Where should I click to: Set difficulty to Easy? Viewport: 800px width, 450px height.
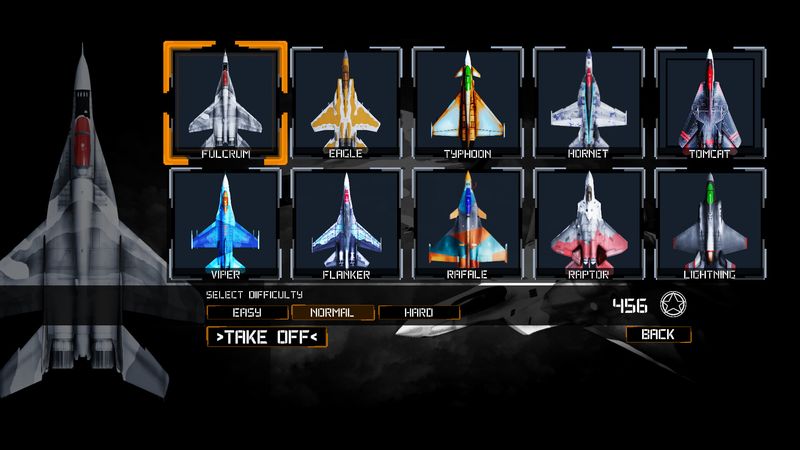(x=245, y=313)
